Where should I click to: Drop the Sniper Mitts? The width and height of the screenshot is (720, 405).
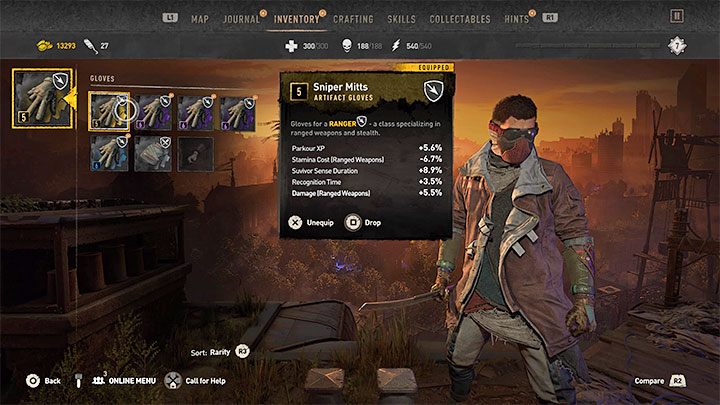click(364, 222)
